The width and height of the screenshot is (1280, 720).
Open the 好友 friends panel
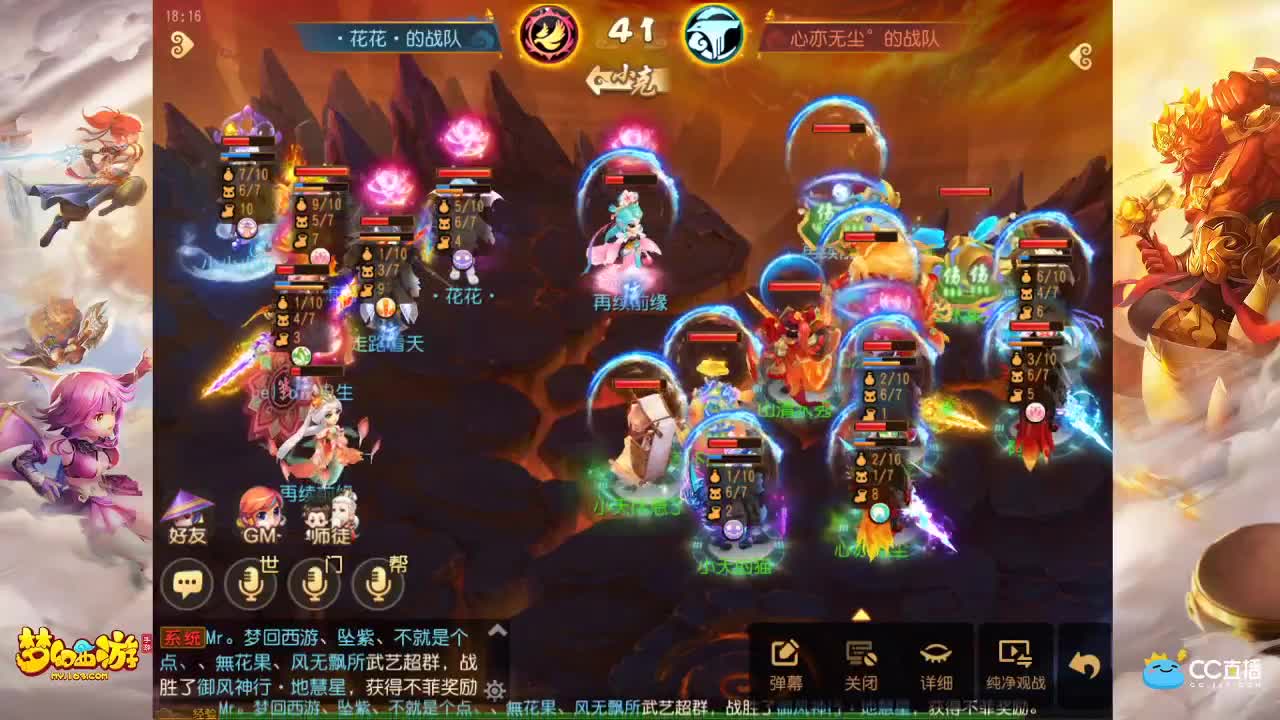pos(186,516)
